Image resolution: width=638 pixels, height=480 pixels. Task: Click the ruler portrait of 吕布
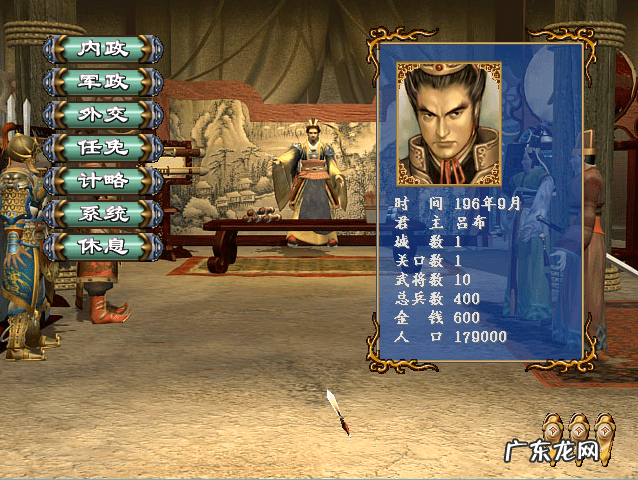pyautogui.click(x=449, y=124)
